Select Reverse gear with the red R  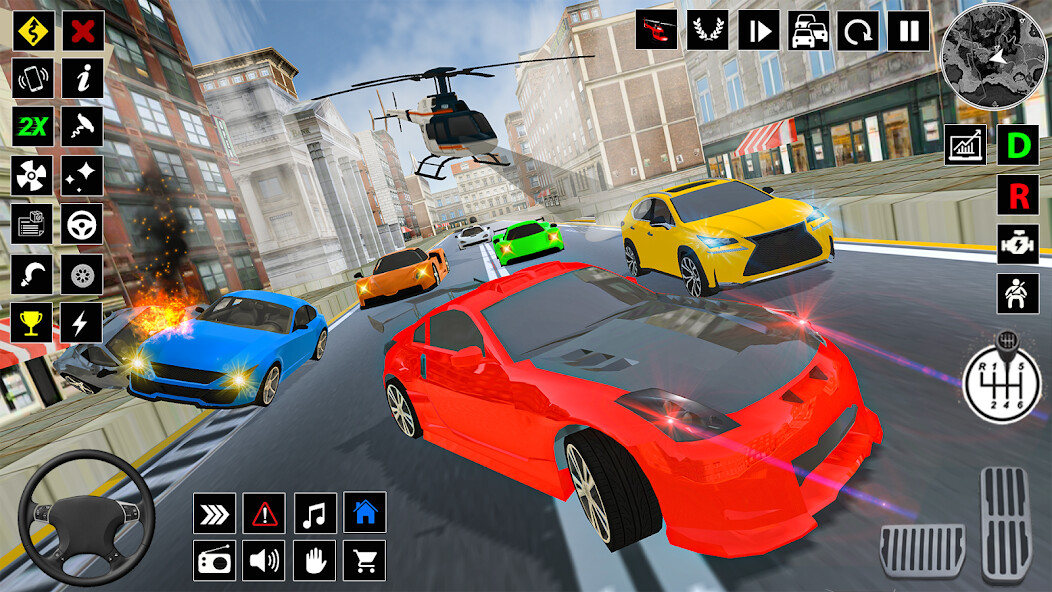coord(1018,195)
